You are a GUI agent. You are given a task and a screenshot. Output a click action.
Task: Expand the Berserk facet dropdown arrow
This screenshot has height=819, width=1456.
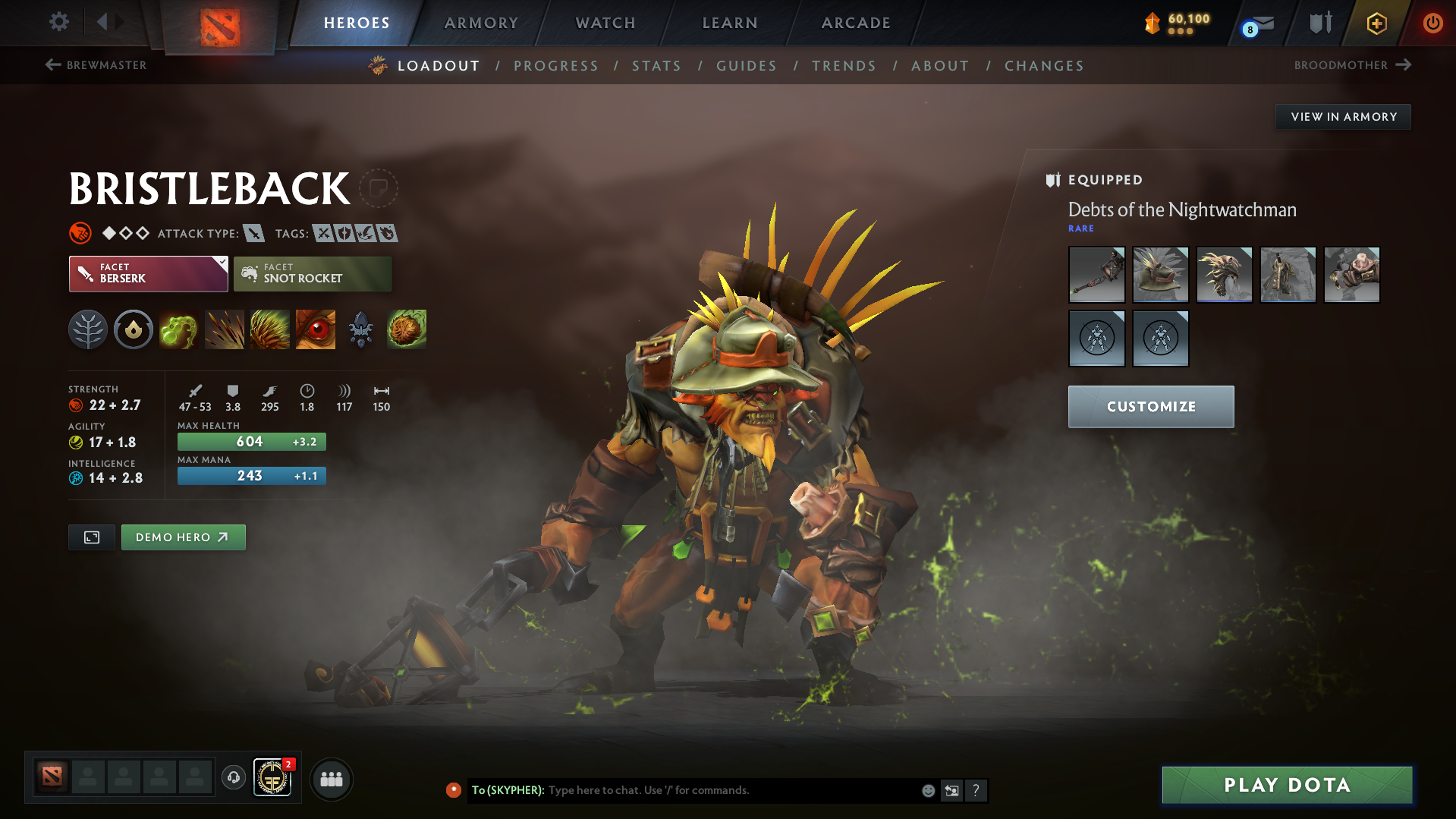coord(221,263)
